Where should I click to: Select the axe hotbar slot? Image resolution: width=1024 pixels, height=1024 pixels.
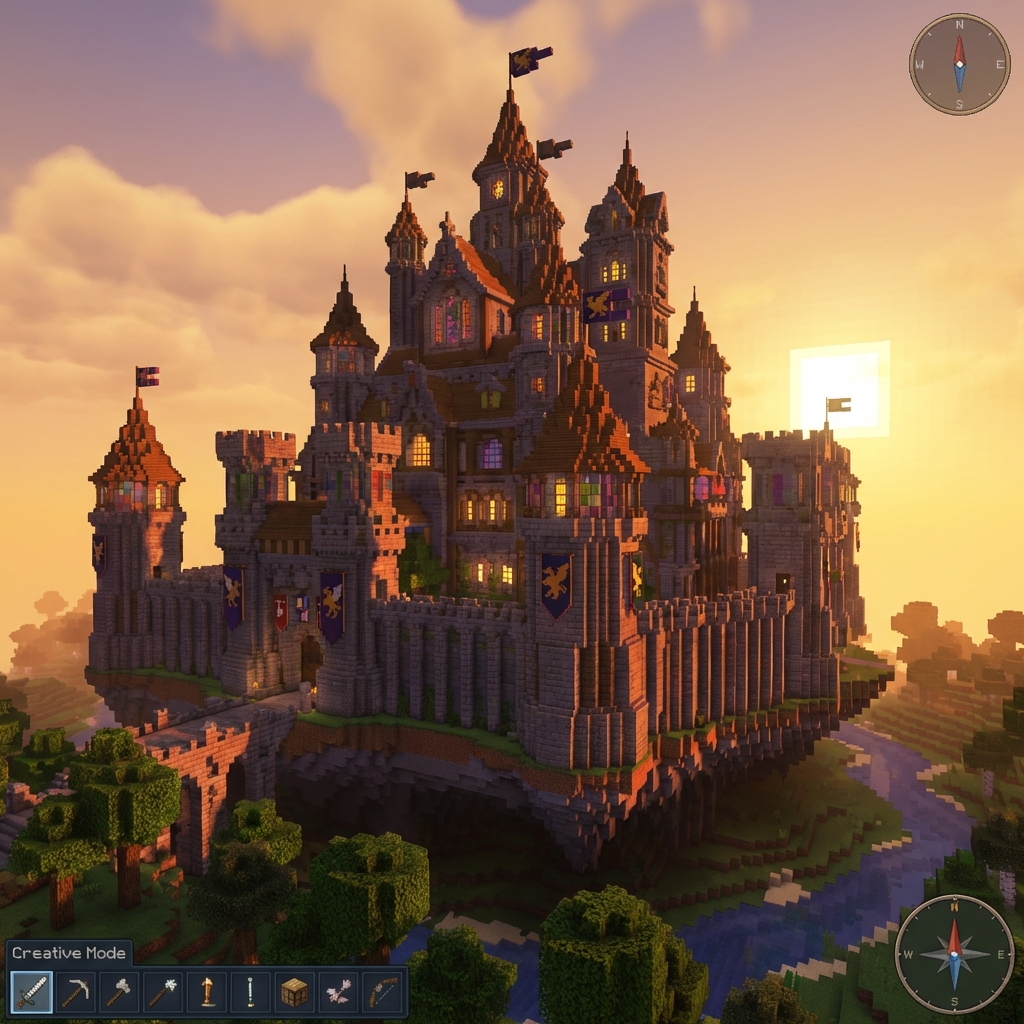119,992
